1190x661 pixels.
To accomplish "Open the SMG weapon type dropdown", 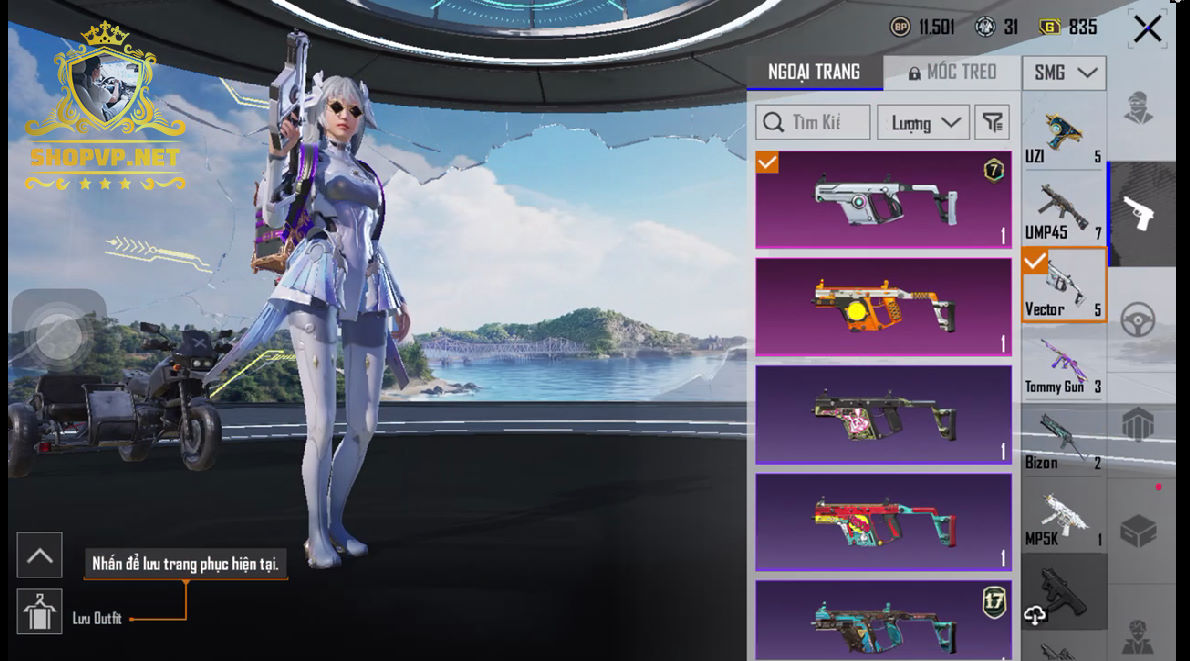I will tap(1063, 72).
